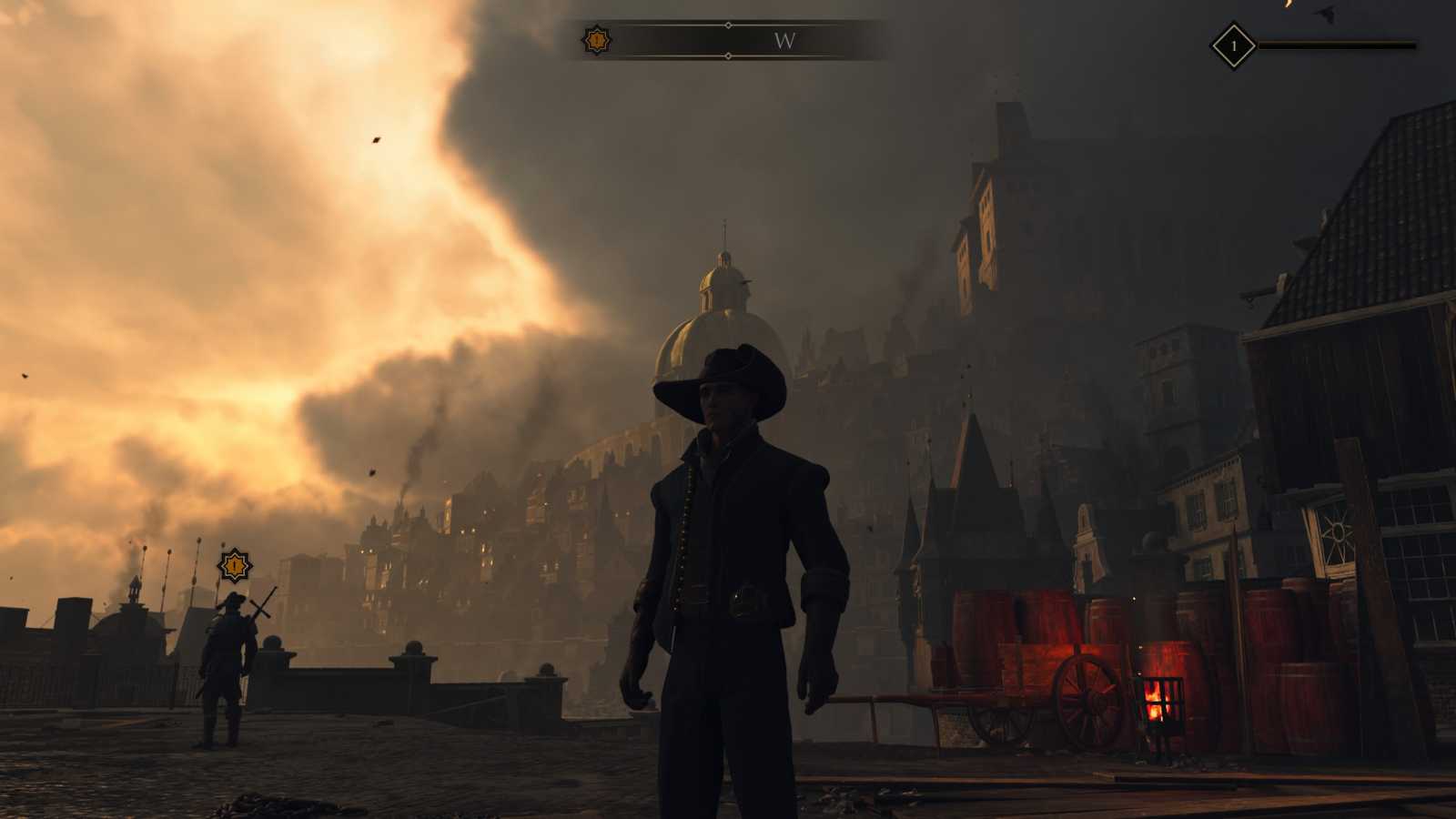
Task: Click the quest exclamation marker on the compass
Action: (596, 39)
